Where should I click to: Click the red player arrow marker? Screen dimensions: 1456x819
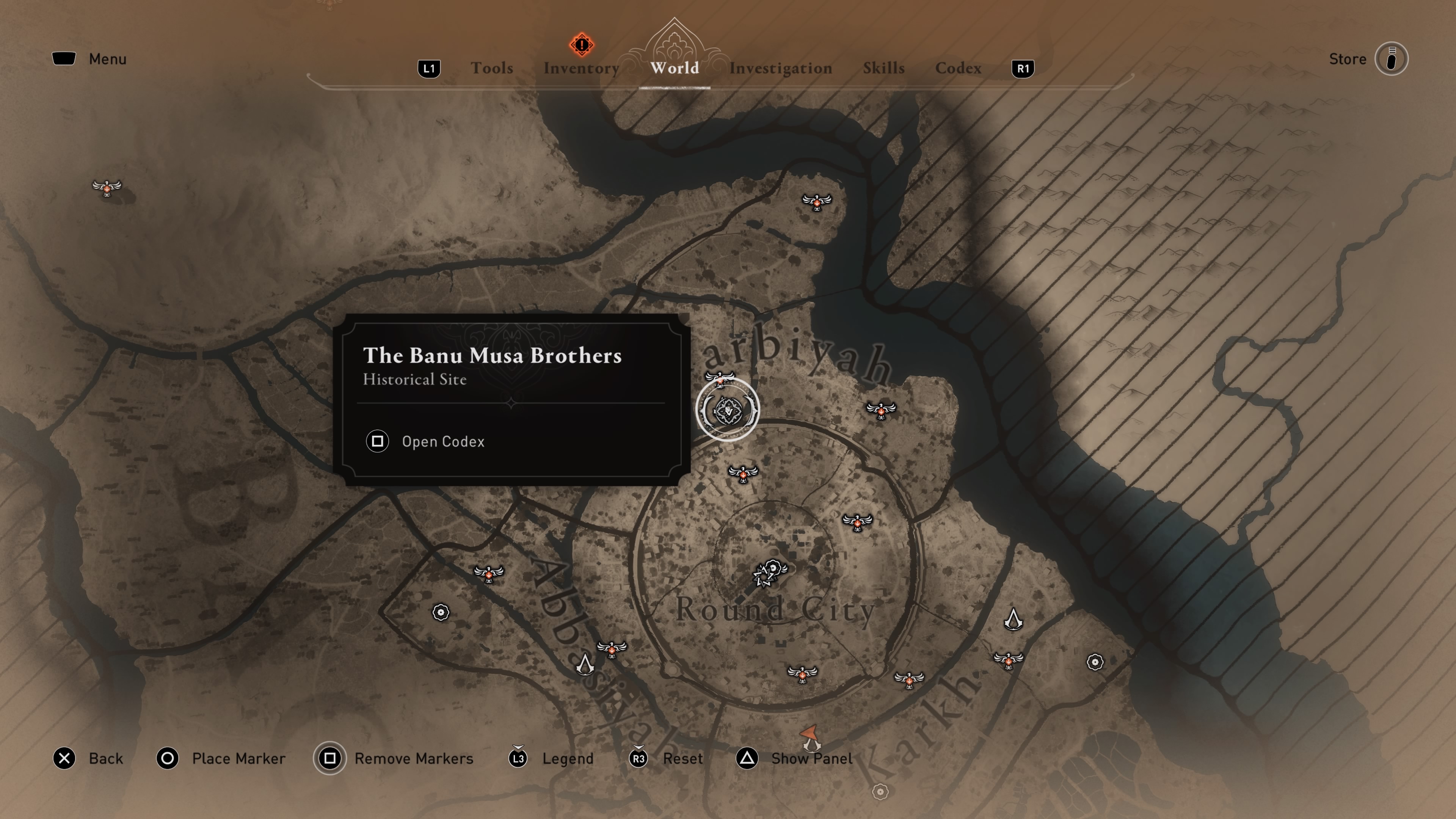click(x=810, y=734)
